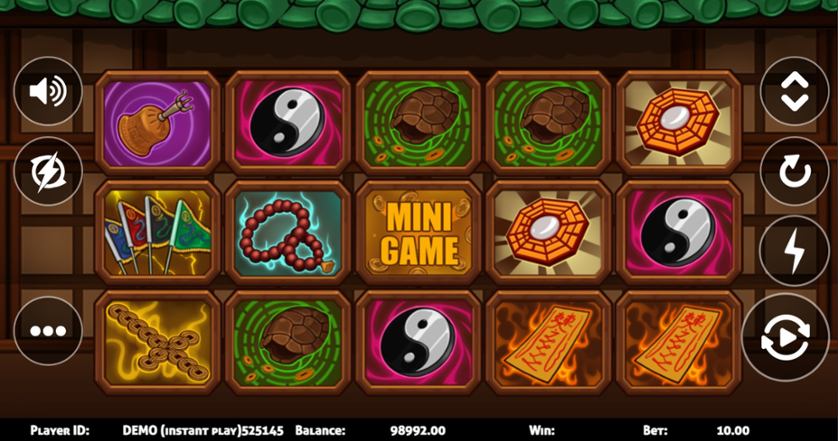838x441 pixels.
Task: Toggle the sound speaker button
Action: coord(47,92)
